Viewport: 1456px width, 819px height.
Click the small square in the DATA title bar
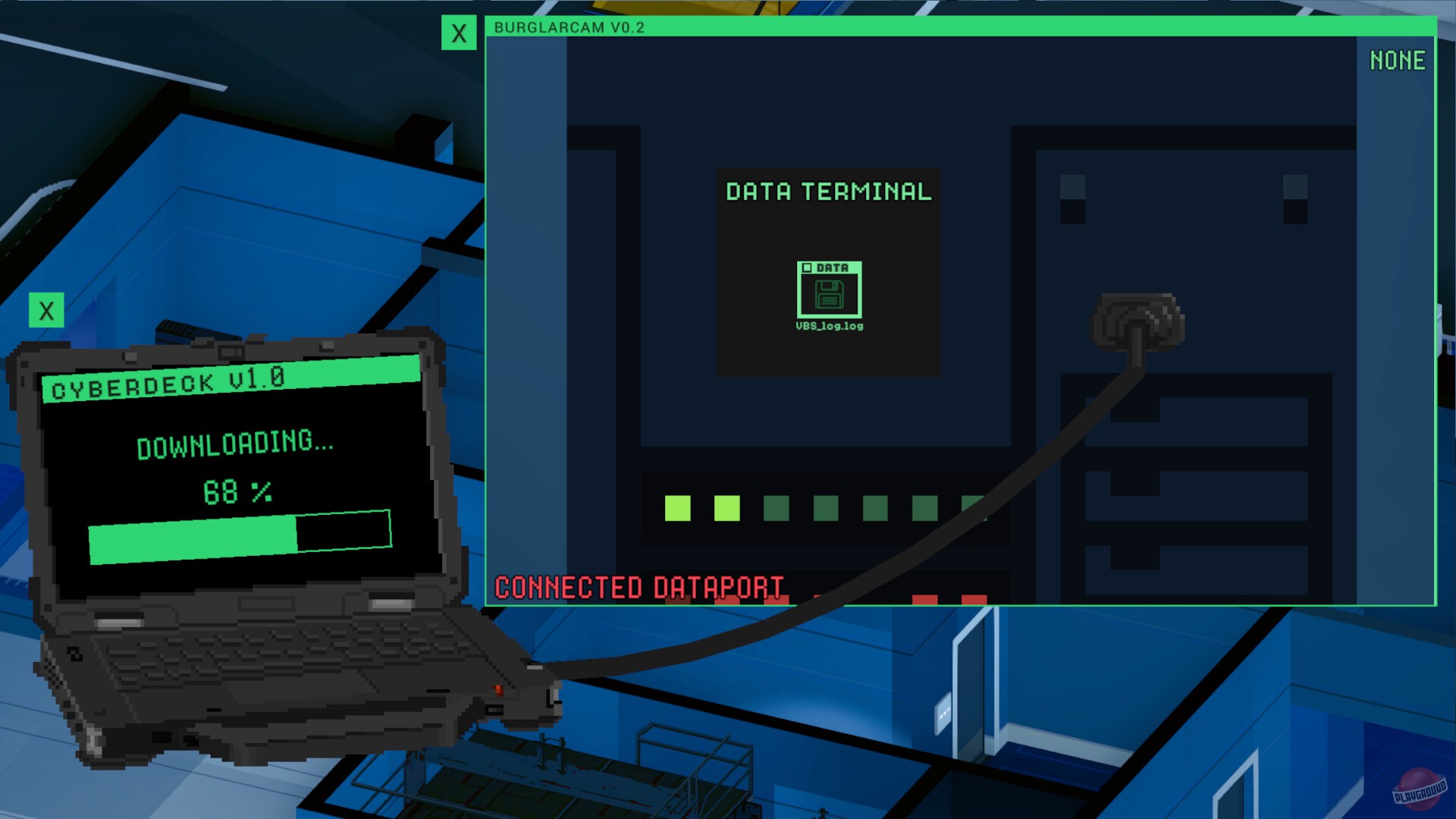pos(806,268)
